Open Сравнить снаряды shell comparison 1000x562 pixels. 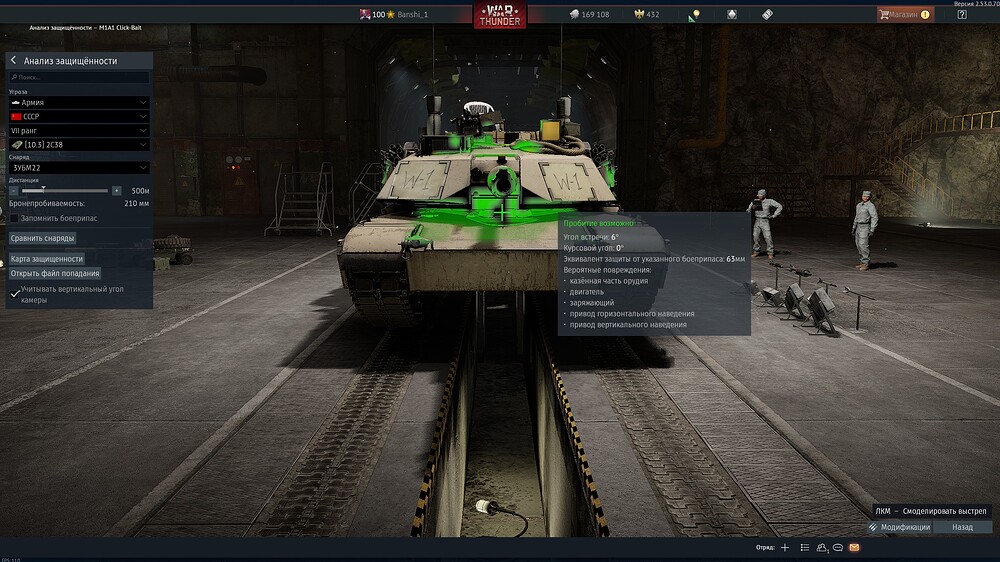point(43,238)
